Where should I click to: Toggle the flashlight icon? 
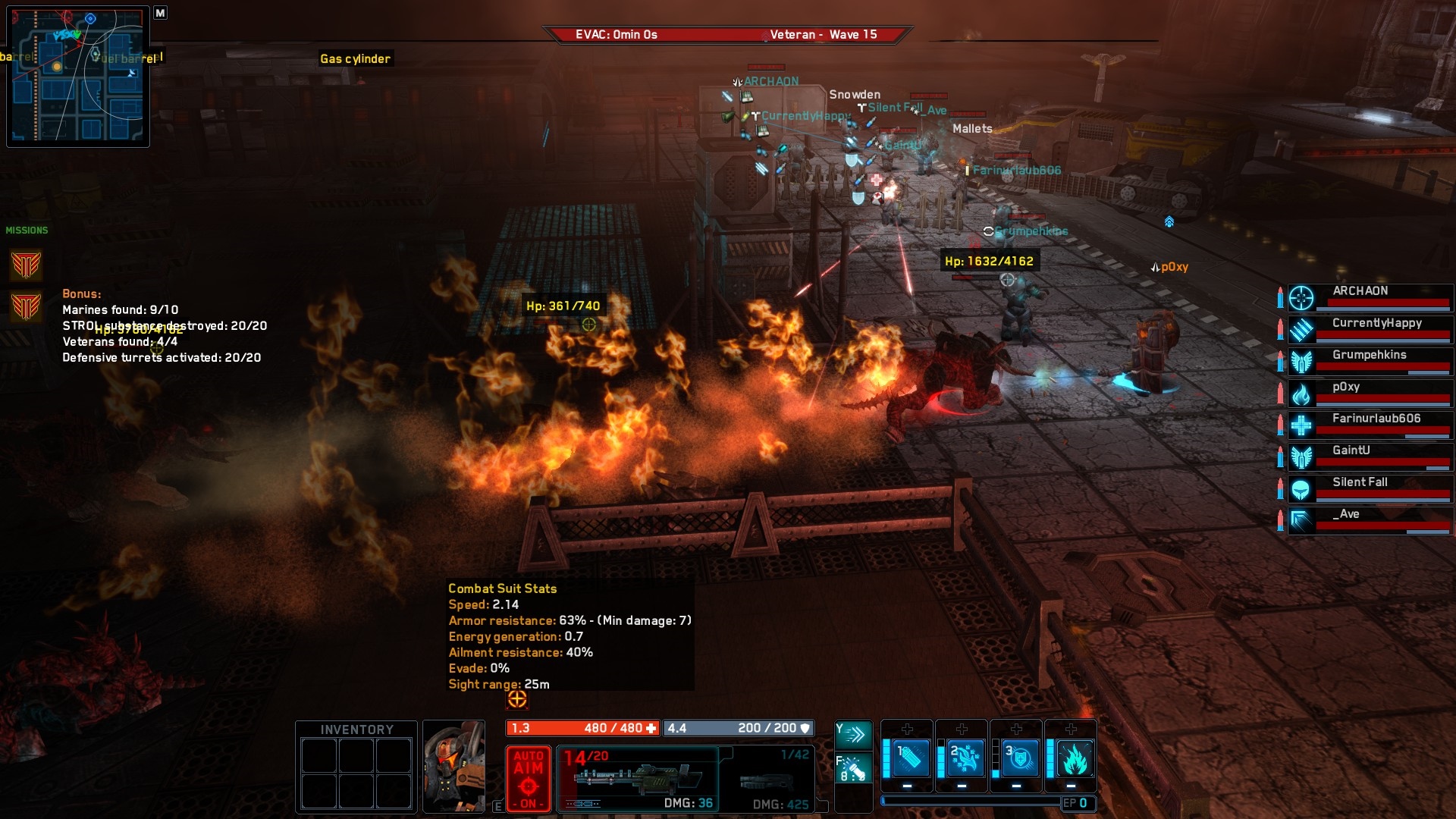tap(853, 768)
